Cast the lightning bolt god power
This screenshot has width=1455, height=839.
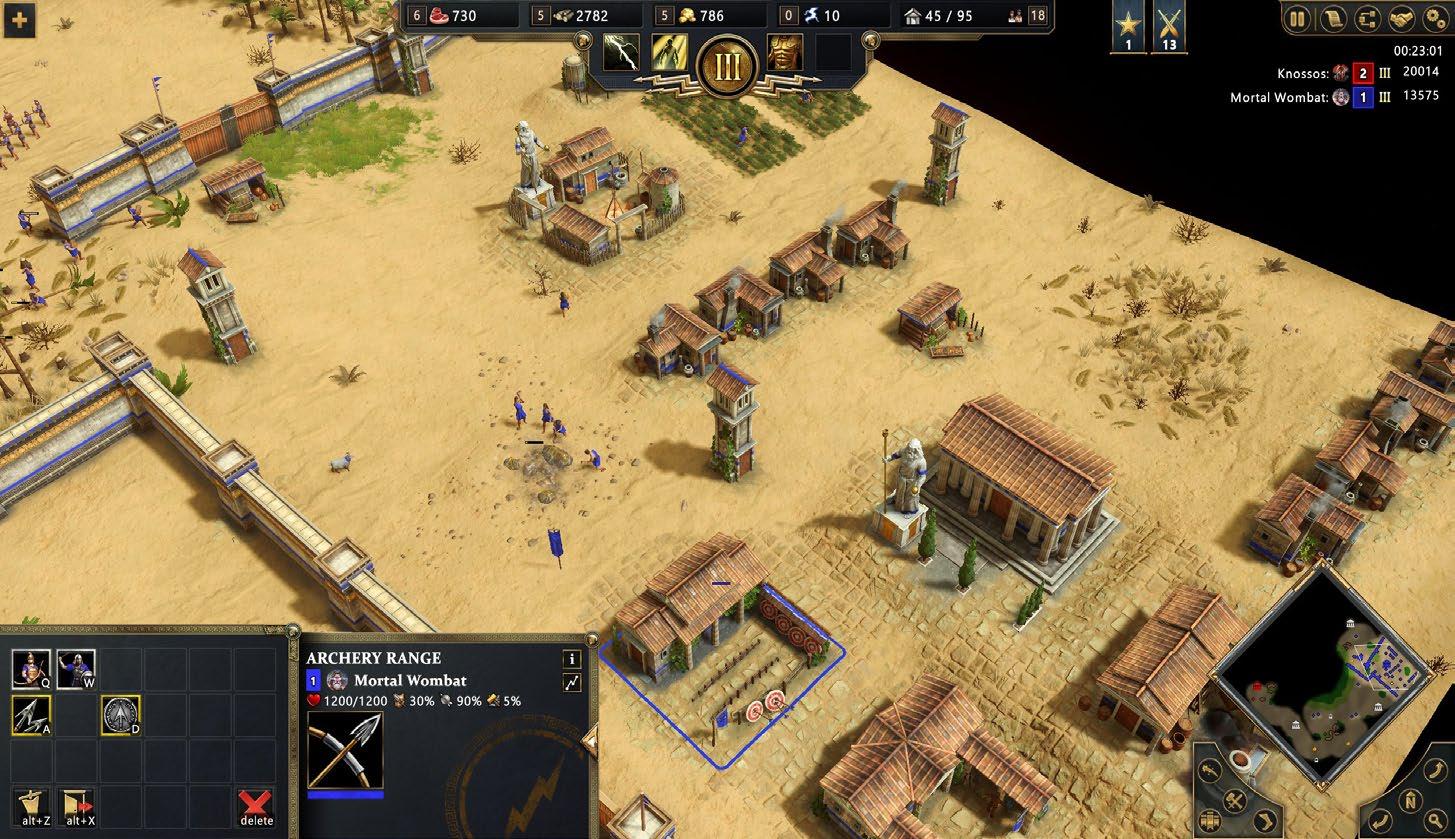621,52
